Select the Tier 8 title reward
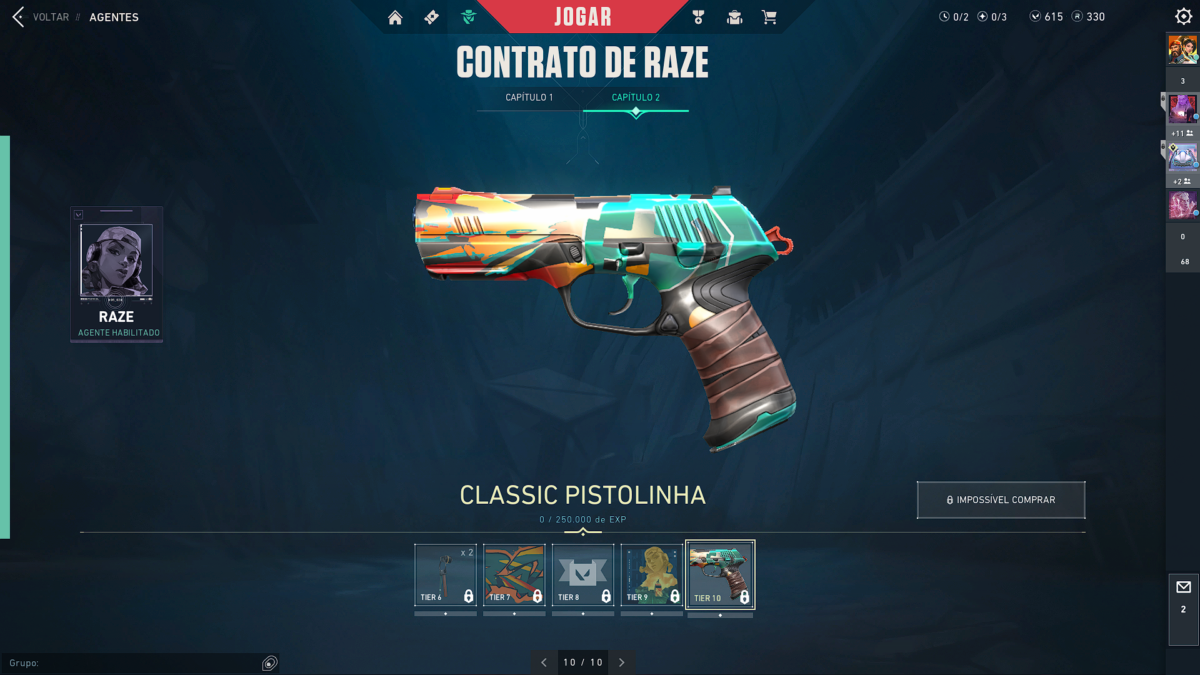This screenshot has height=675, width=1200. click(x=583, y=575)
